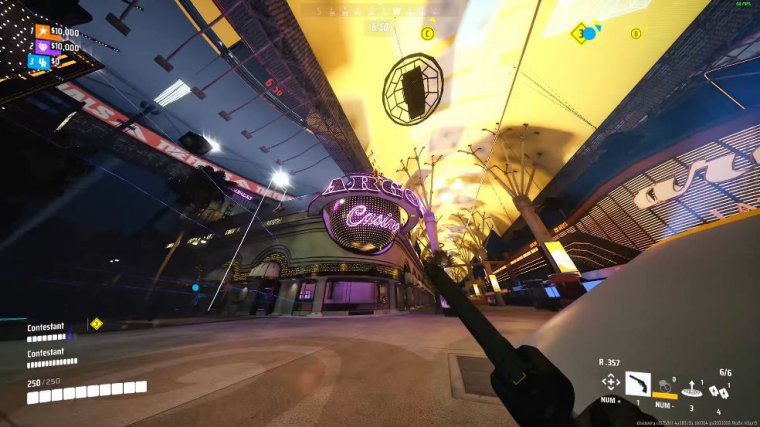Viewport: 760px width, 427px height.
Task: Click the four-arrow move specialization icon
Action: (x=610, y=383)
